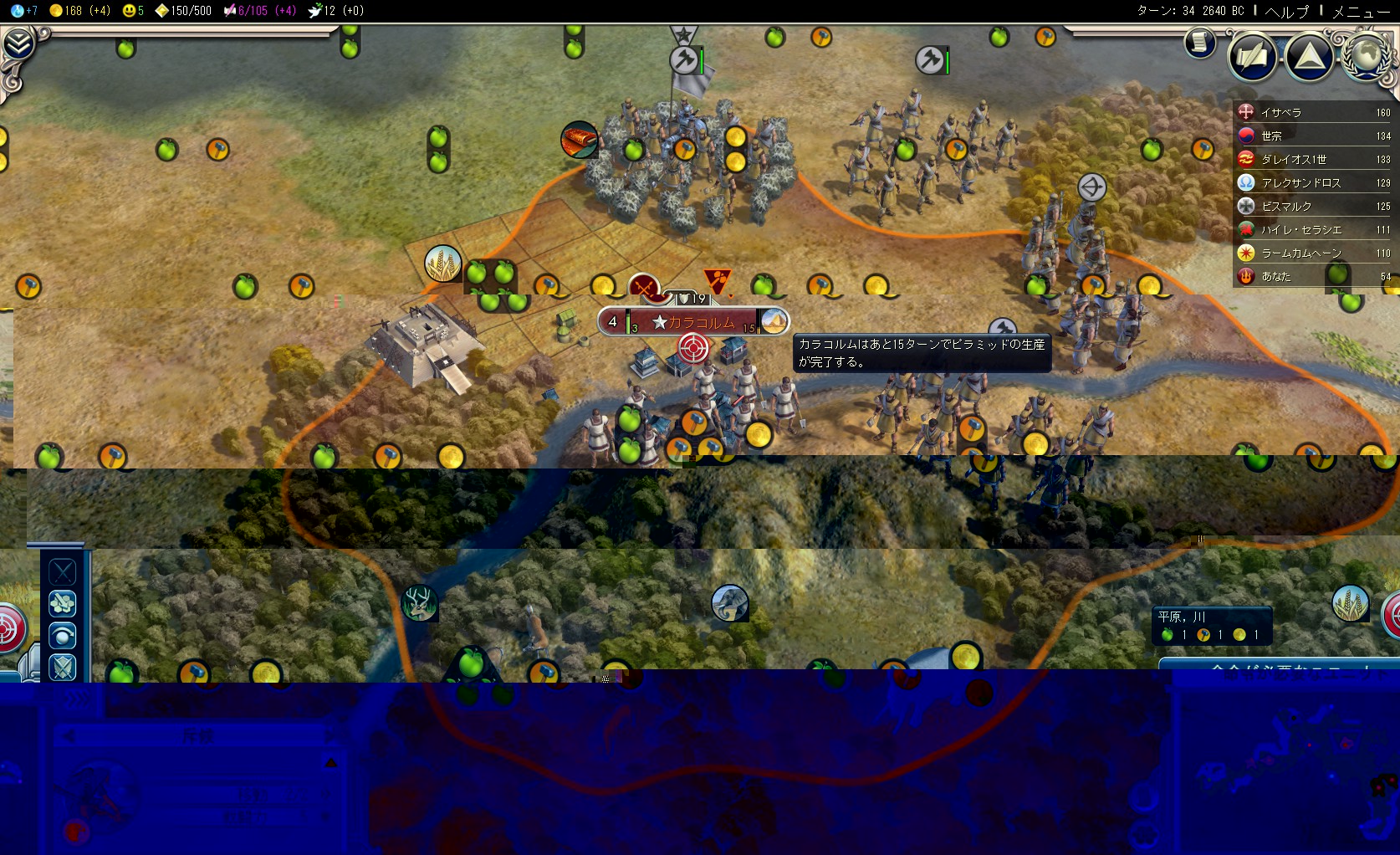Open the globe diplomacy overview button

pyautogui.click(x=1367, y=56)
